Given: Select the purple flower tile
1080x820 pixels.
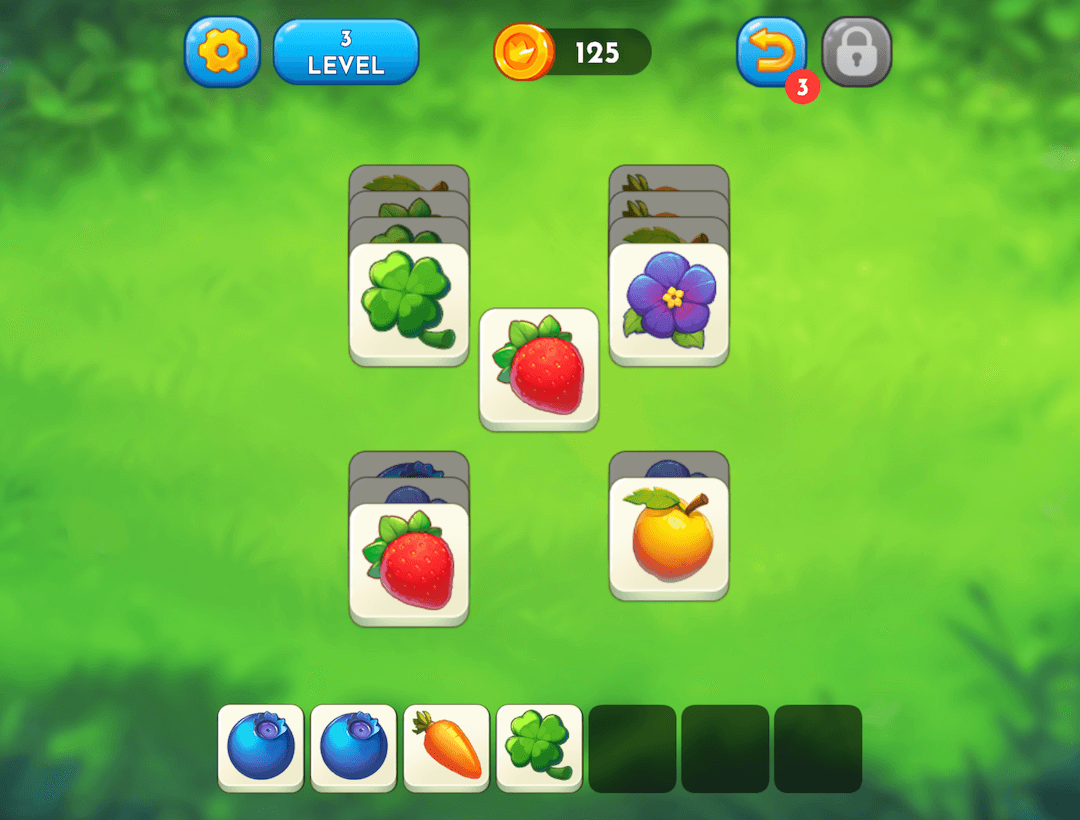Looking at the screenshot, I should click(x=669, y=300).
